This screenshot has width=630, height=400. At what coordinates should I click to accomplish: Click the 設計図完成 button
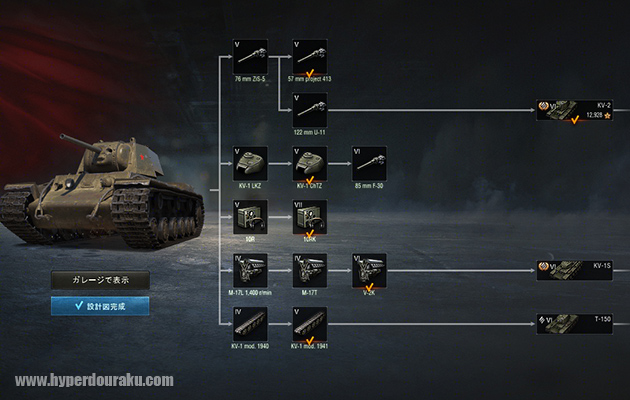click(x=100, y=306)
